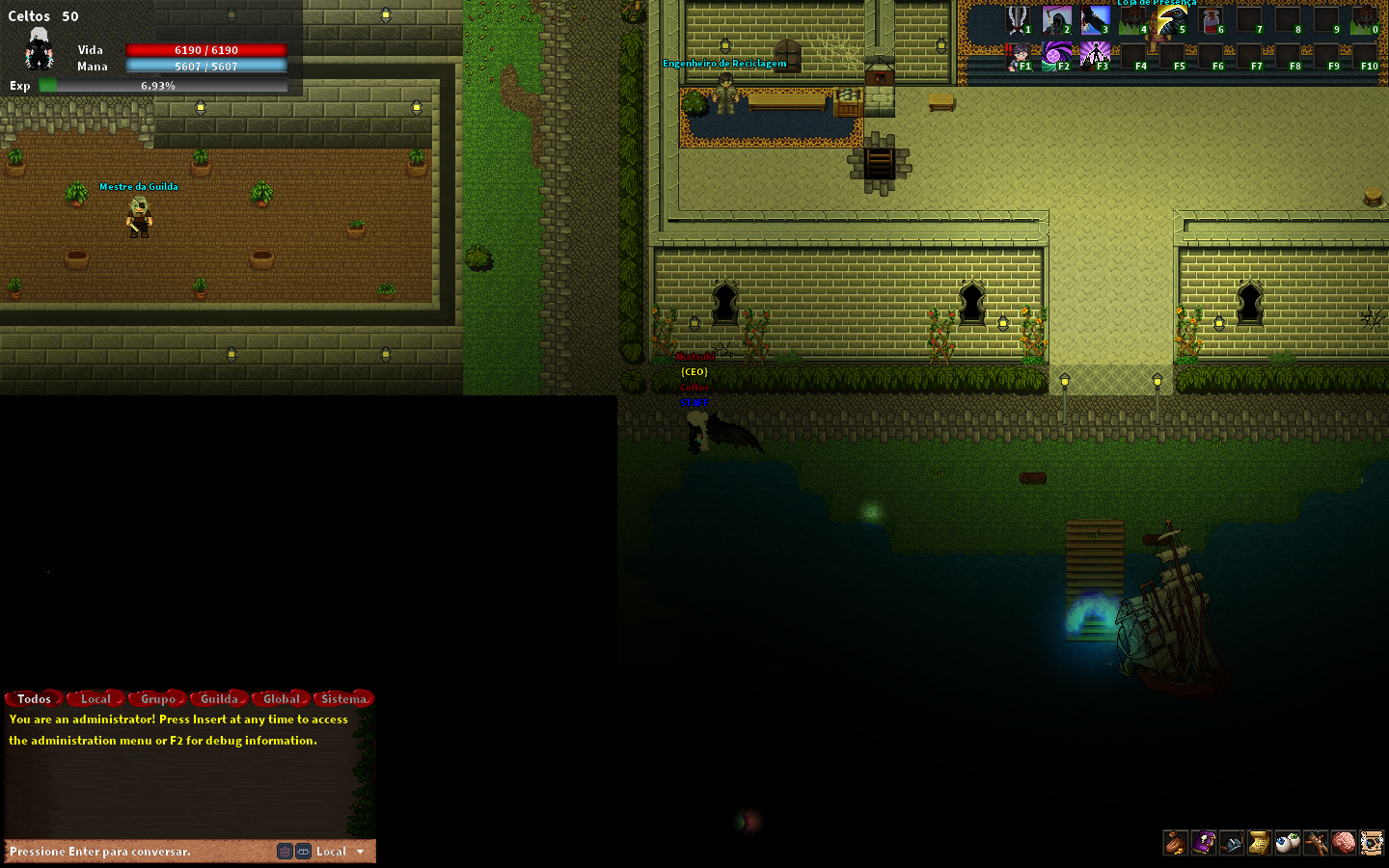Select the scroll quest log icon
Image resolution: width=1389 pixels, height=868 pixels.
point(1258,843)
